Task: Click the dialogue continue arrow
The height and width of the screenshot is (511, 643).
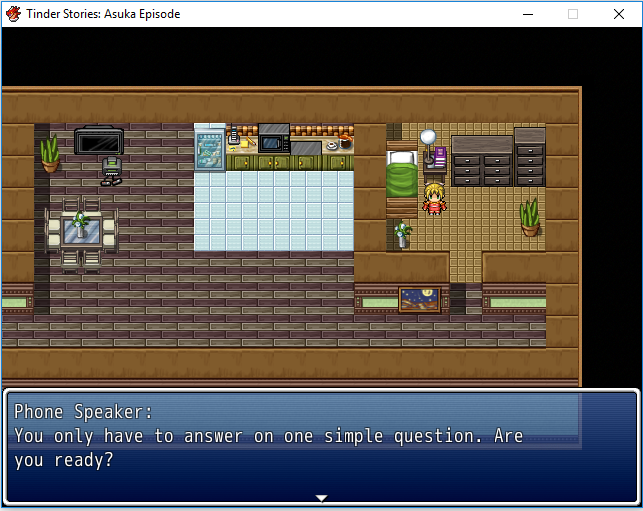Action: pyautogui.click(x=321, y=497)
